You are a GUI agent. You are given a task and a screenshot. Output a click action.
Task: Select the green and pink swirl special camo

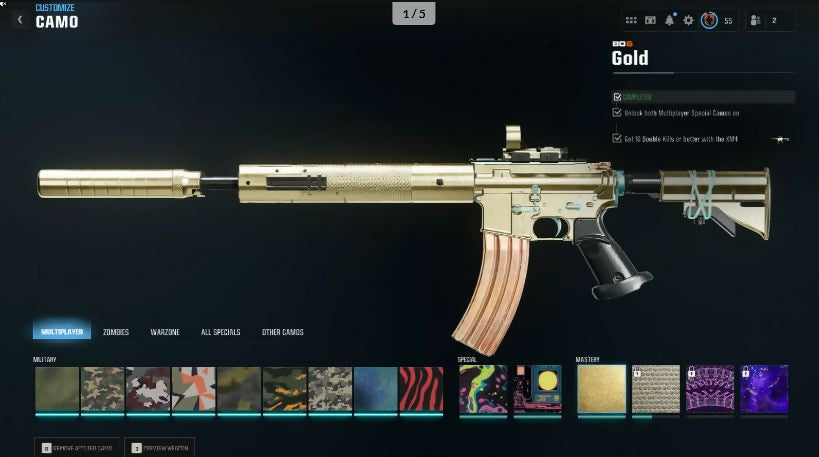coord(483,389)
